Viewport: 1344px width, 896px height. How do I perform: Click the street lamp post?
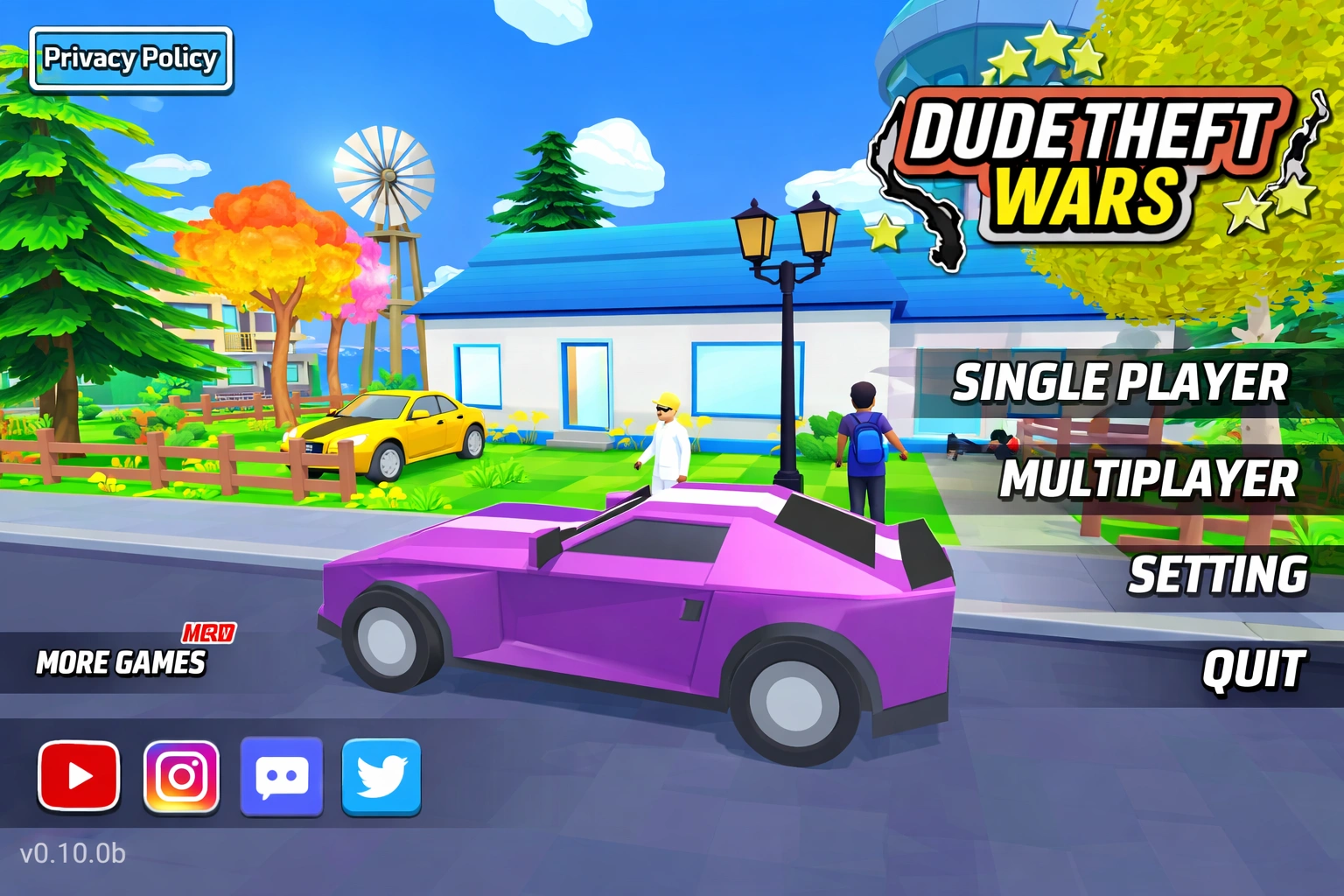(x=786, y=350)
